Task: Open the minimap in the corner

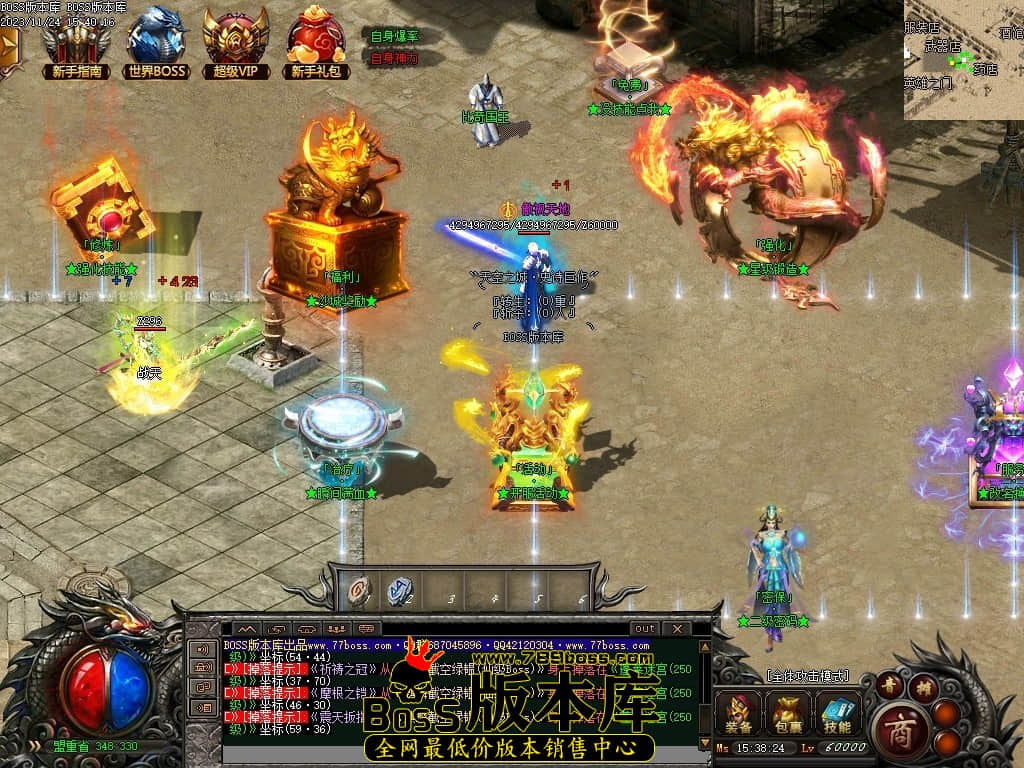Action: click(x=963, y=59)
